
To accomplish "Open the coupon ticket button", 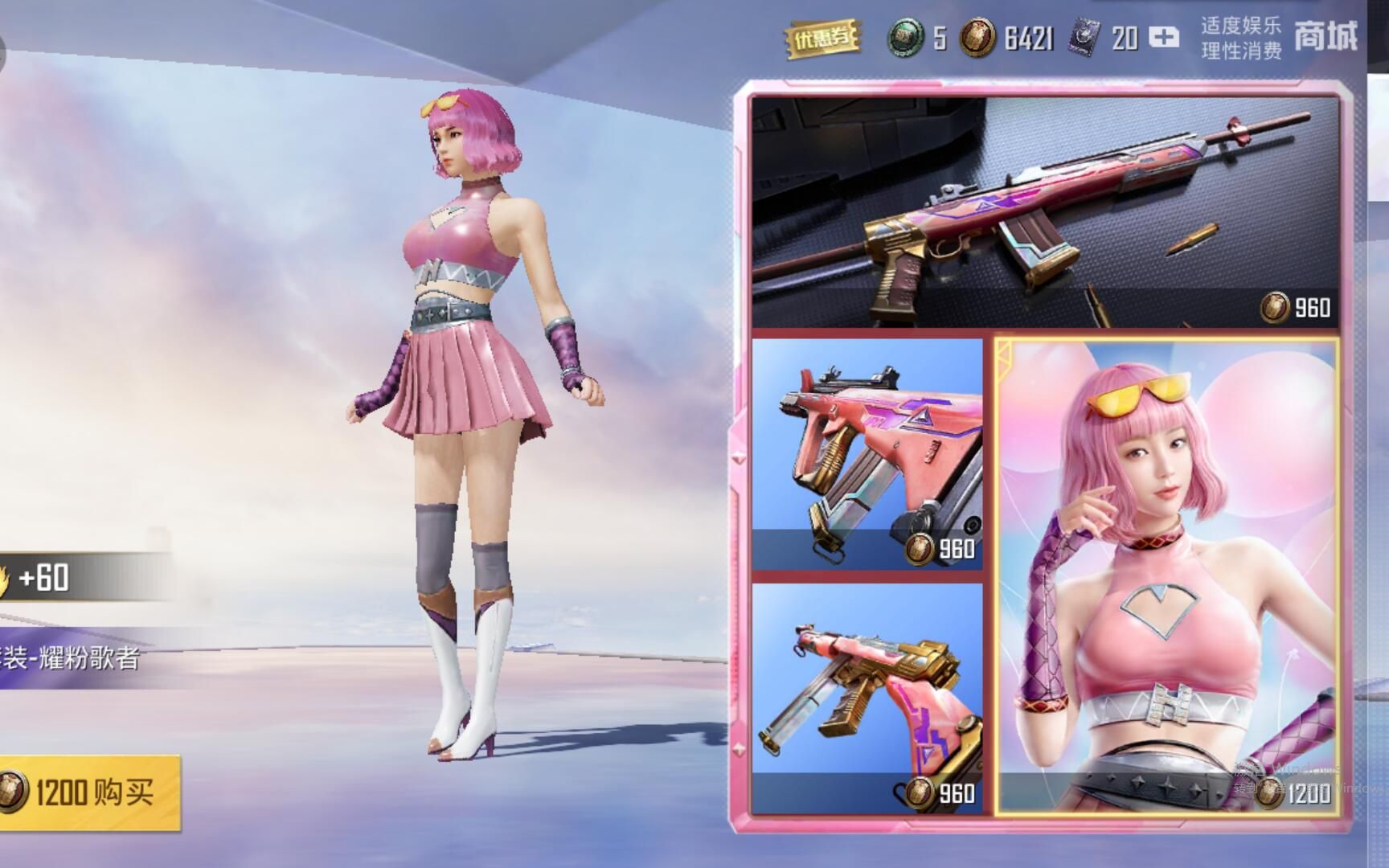I will pyautogui.click(x=822, y=38).
